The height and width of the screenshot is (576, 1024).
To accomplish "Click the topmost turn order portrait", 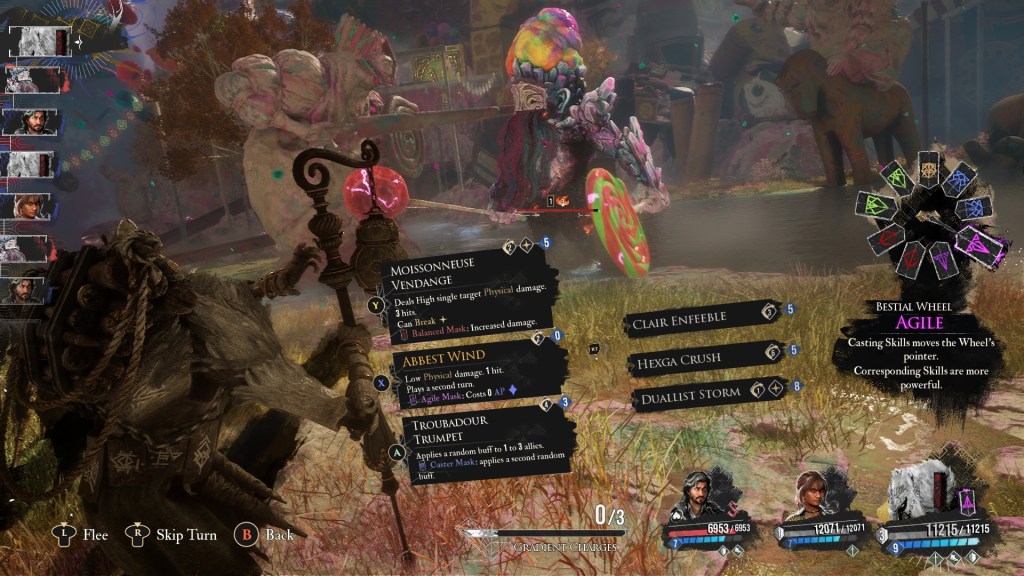I will tap(37, 42).
